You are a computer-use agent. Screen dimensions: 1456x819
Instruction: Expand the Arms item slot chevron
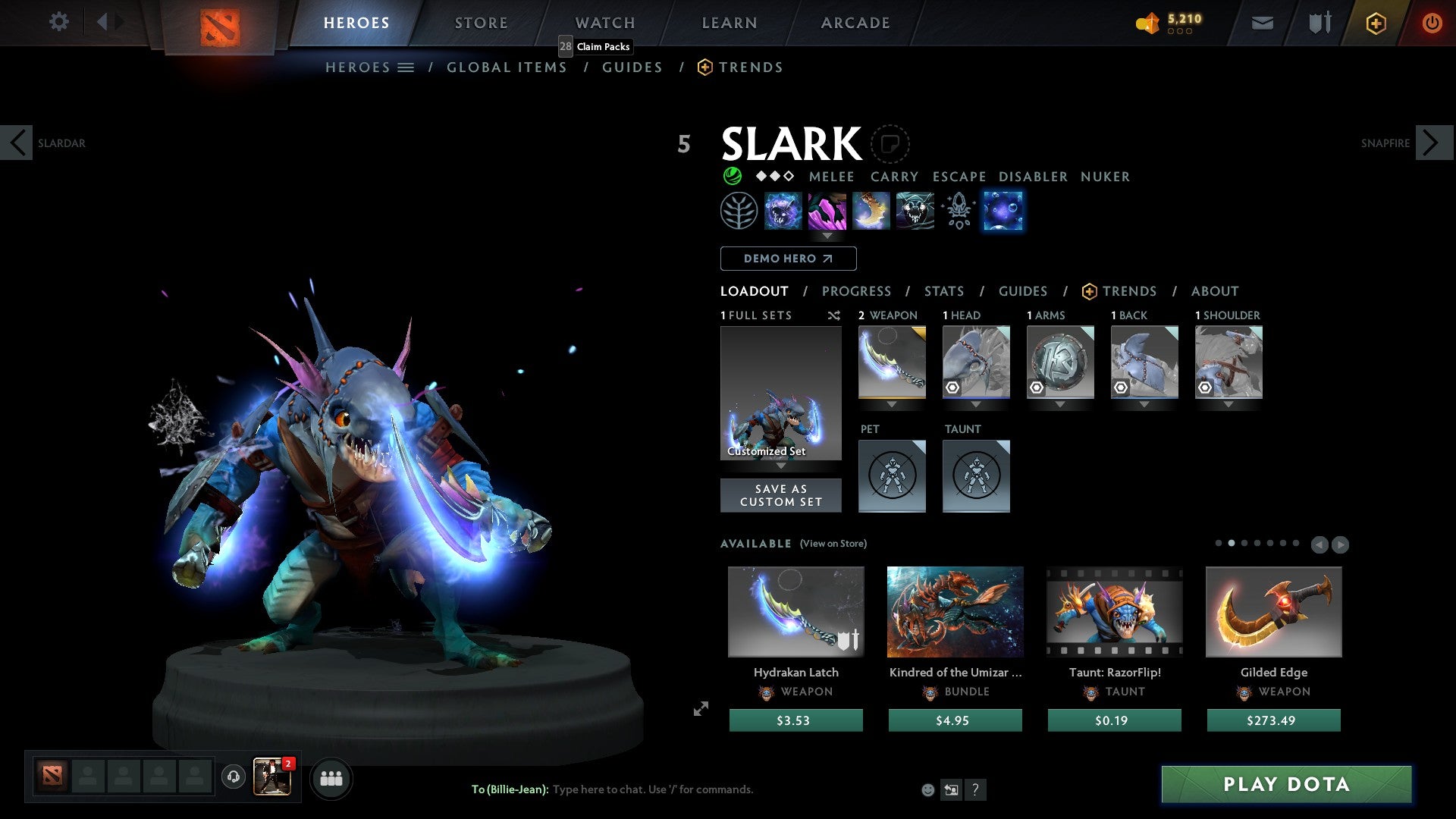1060,405
